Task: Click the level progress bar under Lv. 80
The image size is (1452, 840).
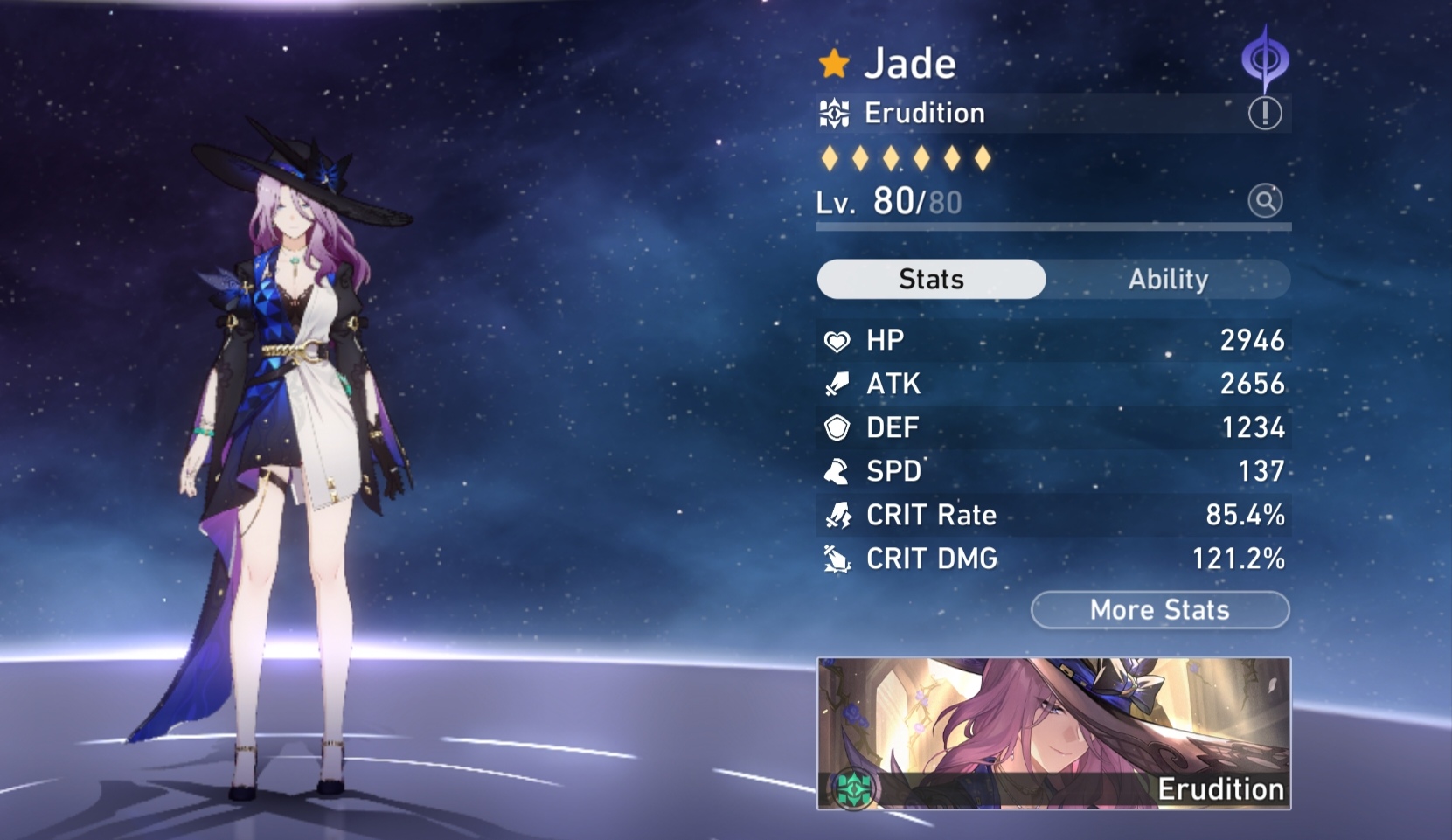Action: pos(1053,227)
